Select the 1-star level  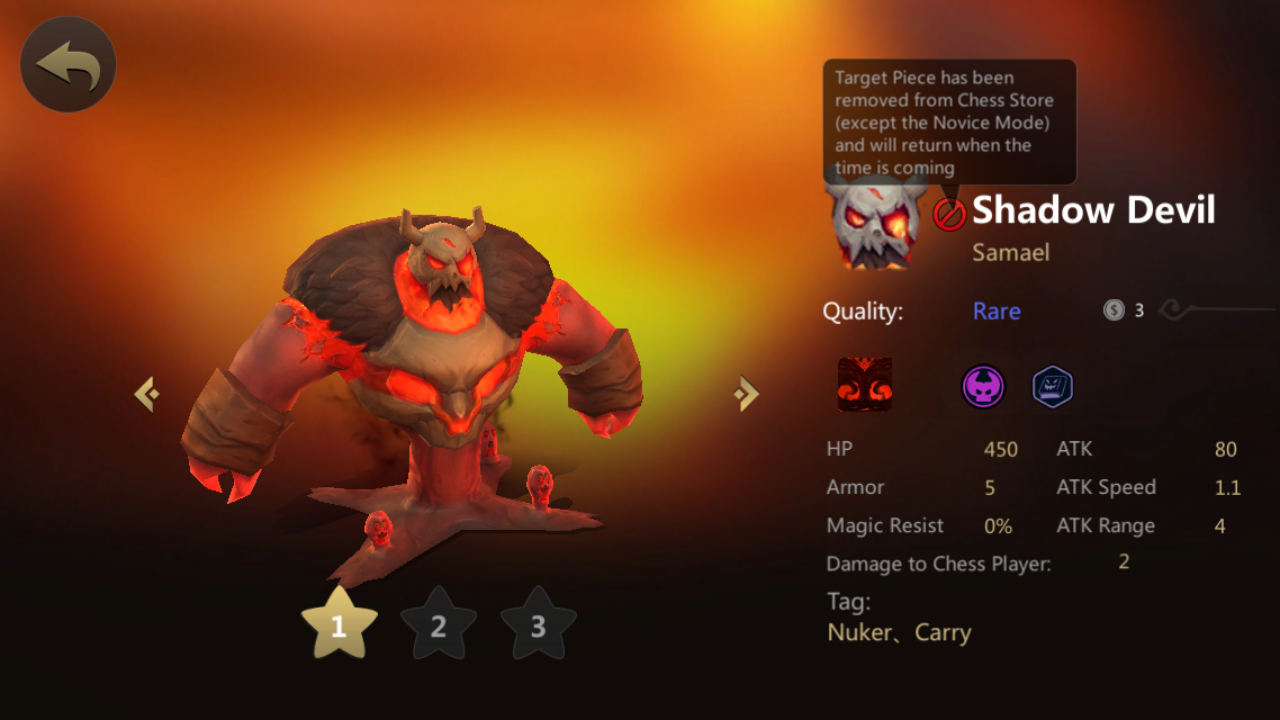pyautogui.click(x=339, y=625)
